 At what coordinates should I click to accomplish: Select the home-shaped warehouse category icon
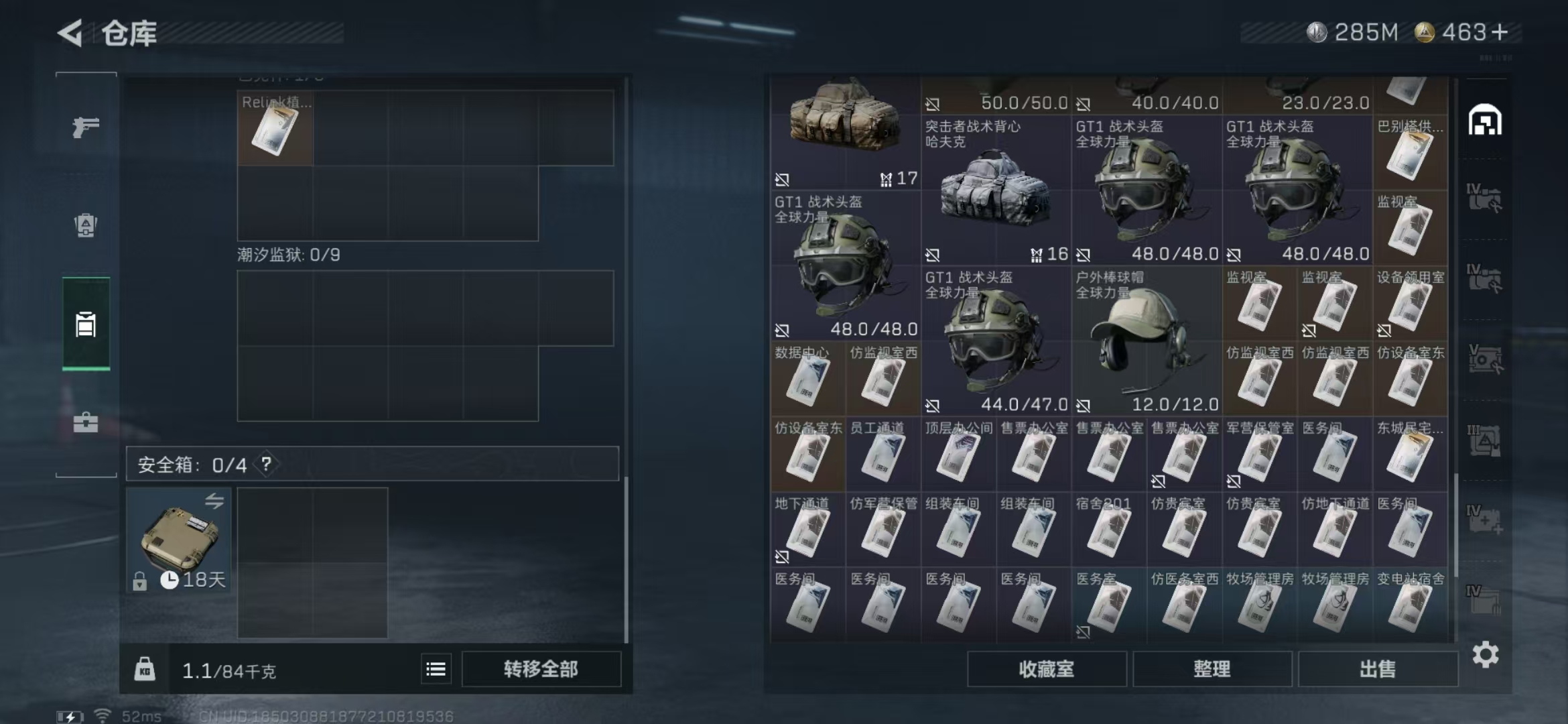pyautogui.click(x=1485, y=121)
